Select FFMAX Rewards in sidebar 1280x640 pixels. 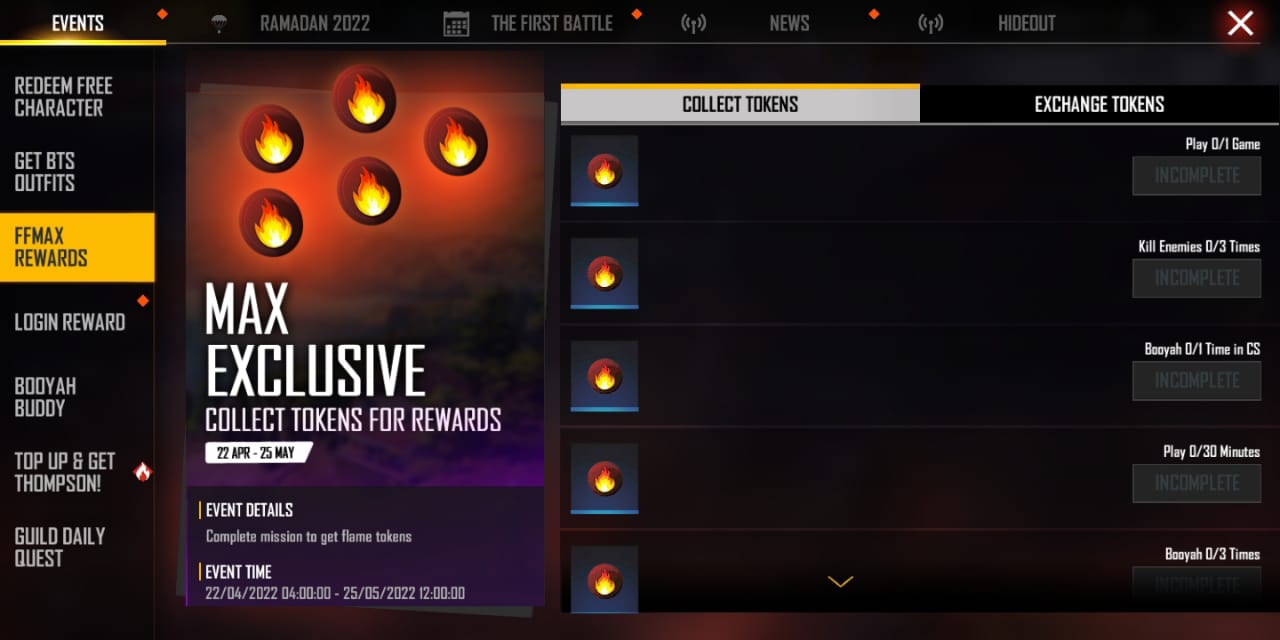52,247
